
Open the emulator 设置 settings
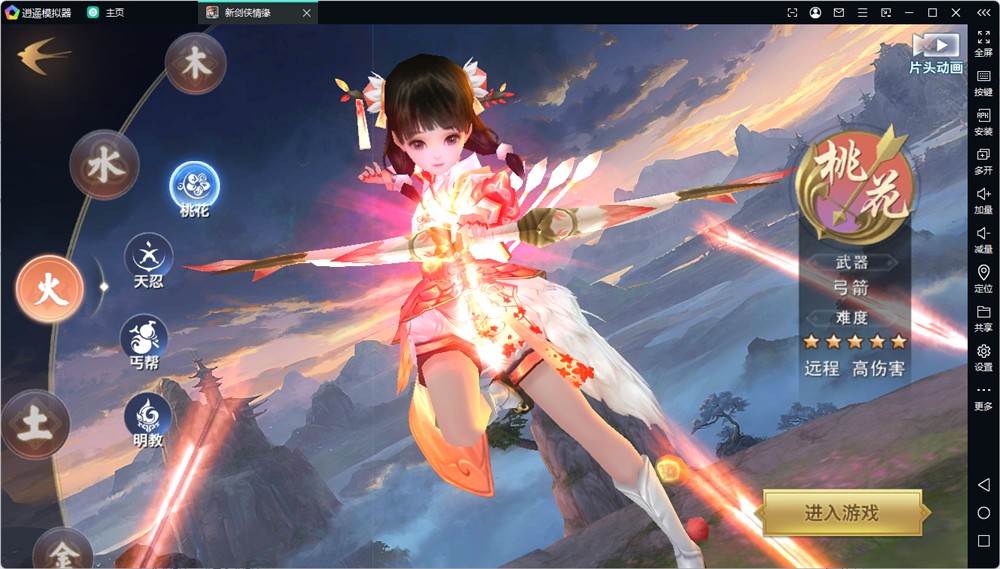tap(983, 357)
